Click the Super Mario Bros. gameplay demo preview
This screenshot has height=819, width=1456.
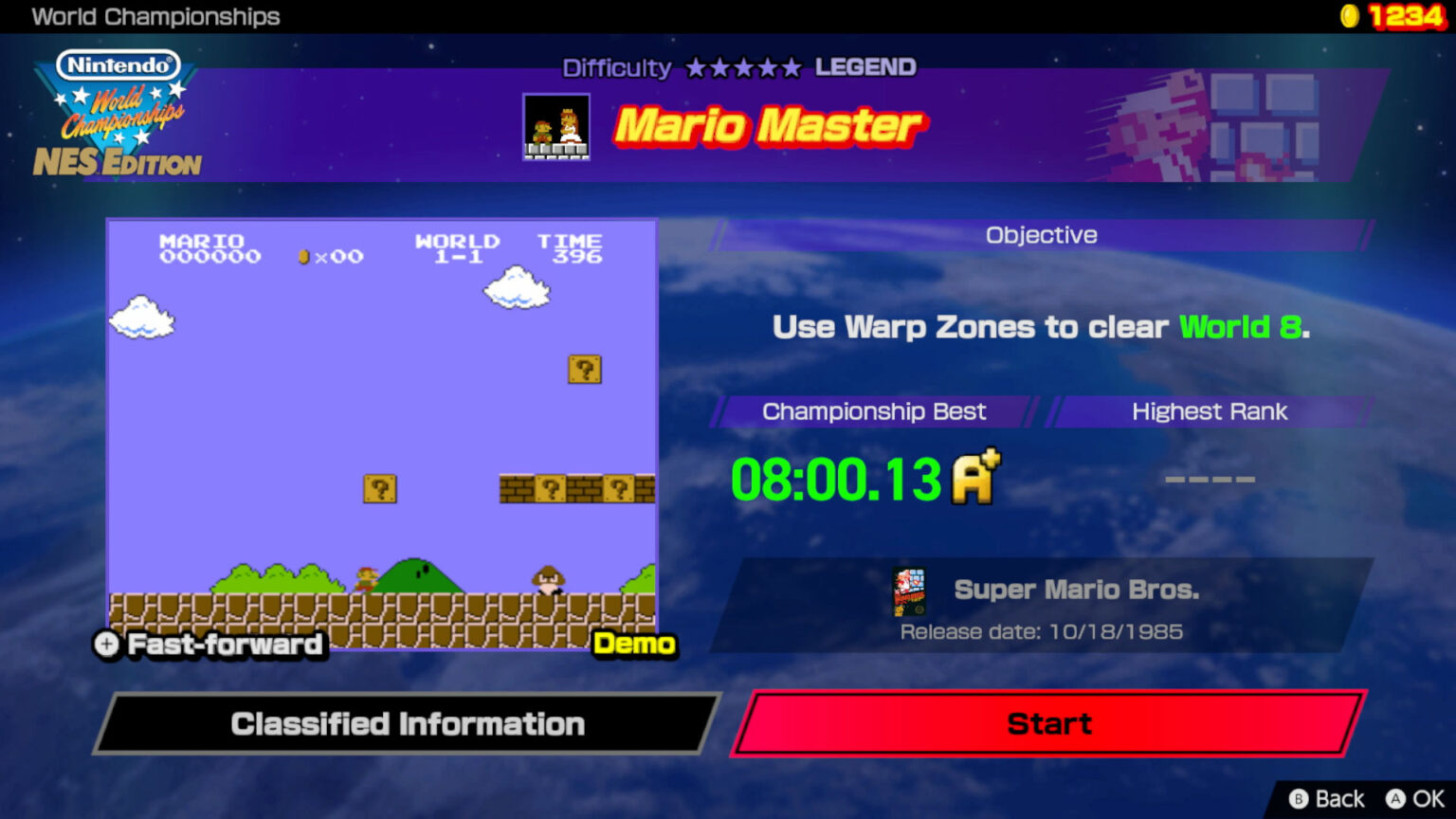pos(381,434)
